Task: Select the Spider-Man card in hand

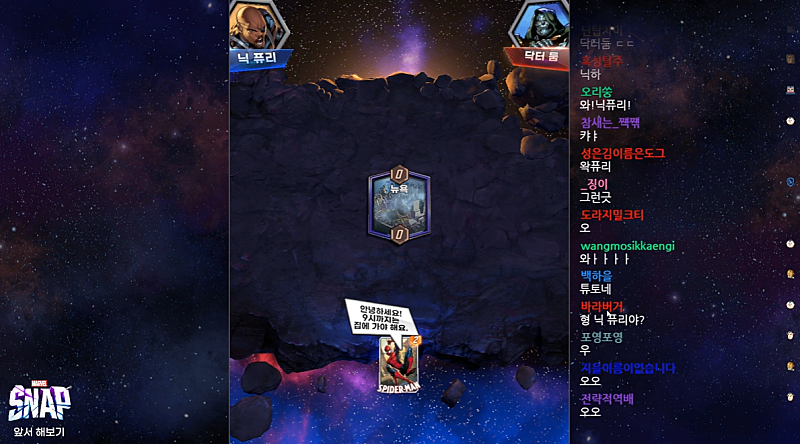Action: click(x=398, y=362)
